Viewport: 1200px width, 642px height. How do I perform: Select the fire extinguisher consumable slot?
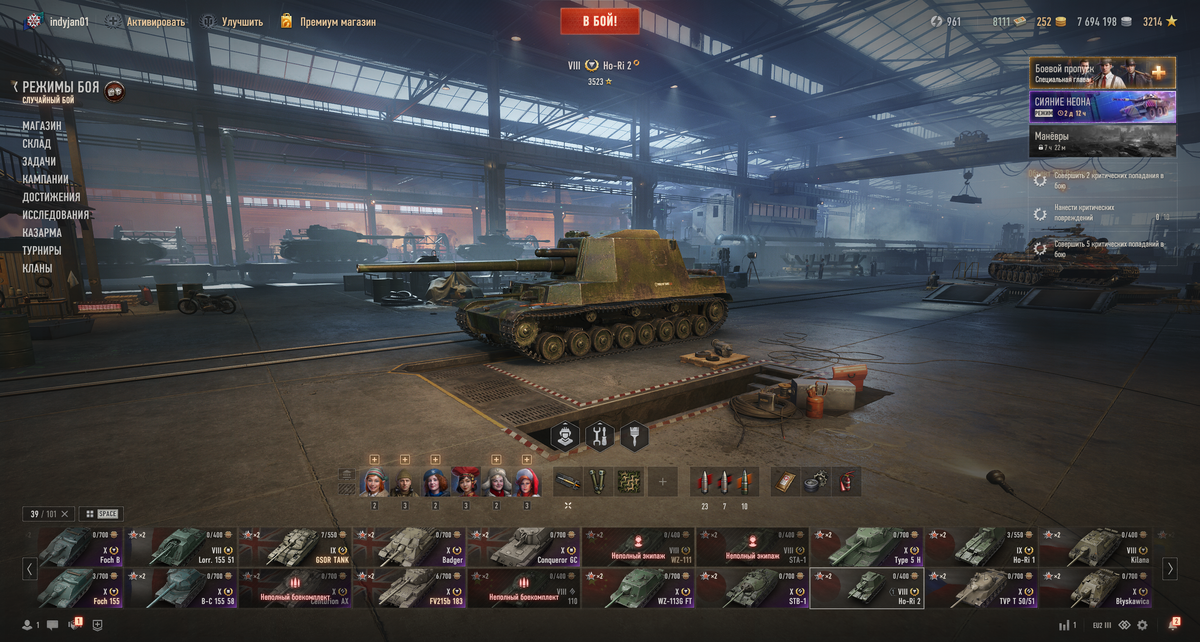(x=846, y=481)
